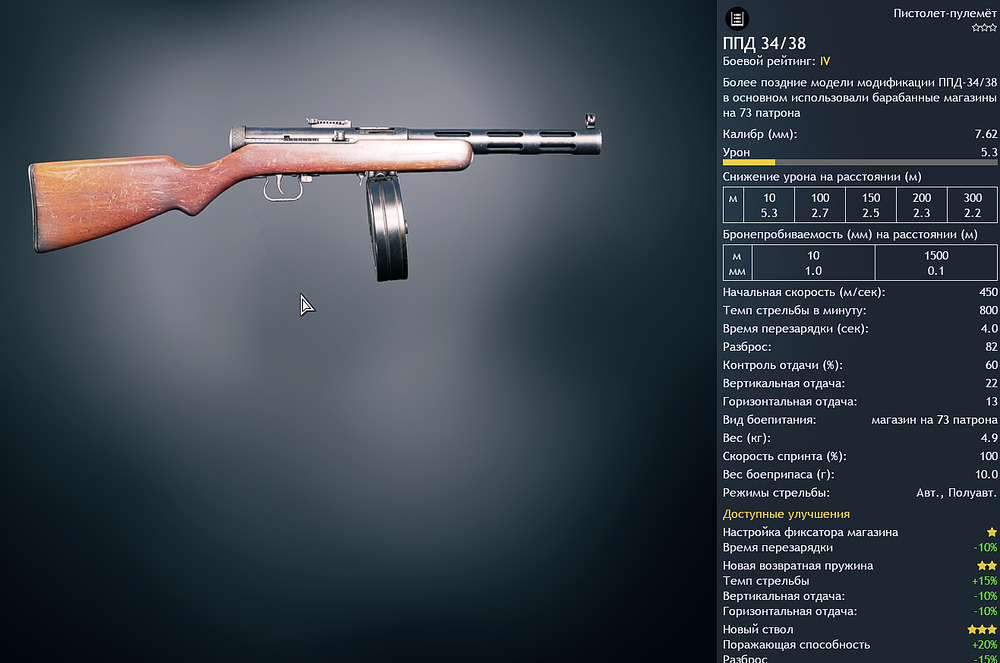Click the round list icon above the weapon name
Image resolution: width=1000 pixels, height=663 pixels.
pyautogui.click(x=737, y=18)
